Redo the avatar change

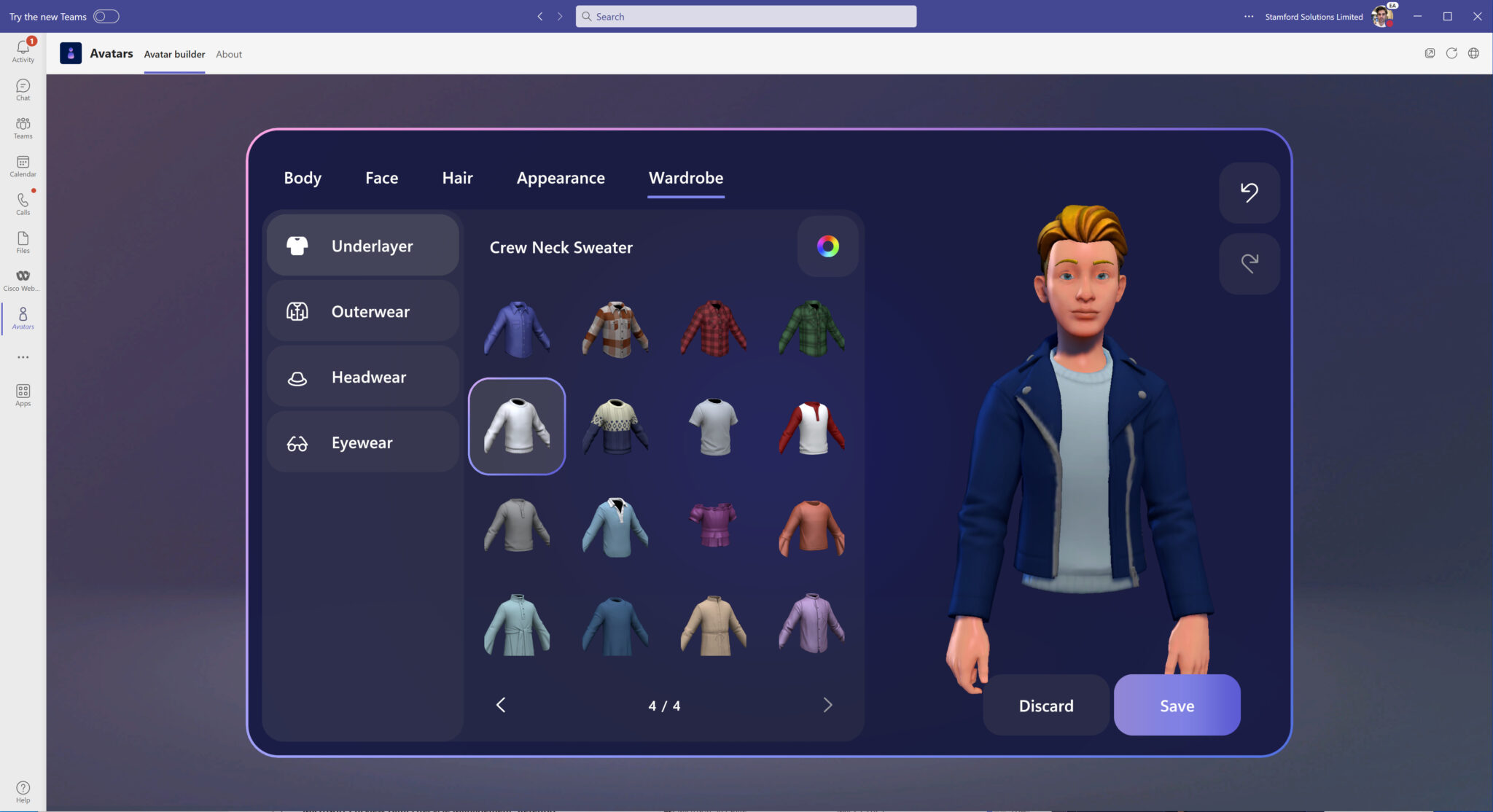point(1249,263)
